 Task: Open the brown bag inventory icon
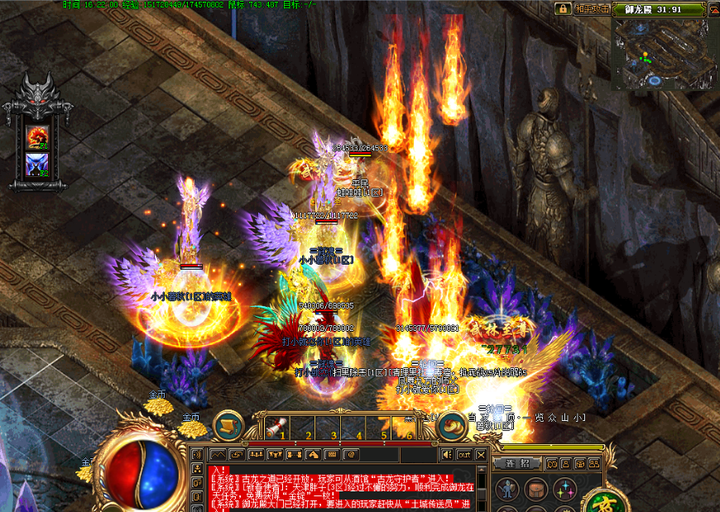point(538,490)
